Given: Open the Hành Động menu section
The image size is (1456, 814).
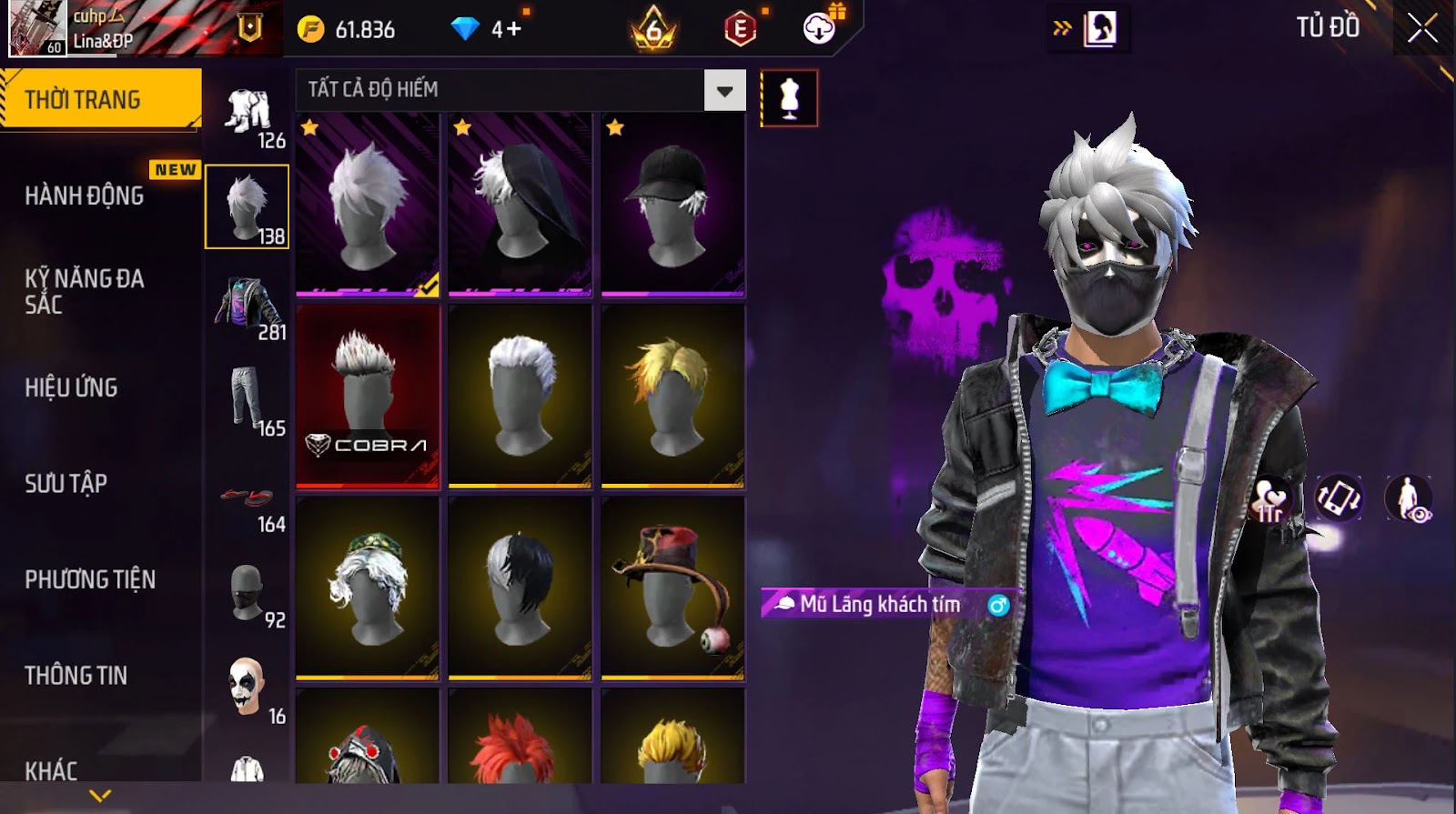Looking at the screenshot, I should (85, 196).
